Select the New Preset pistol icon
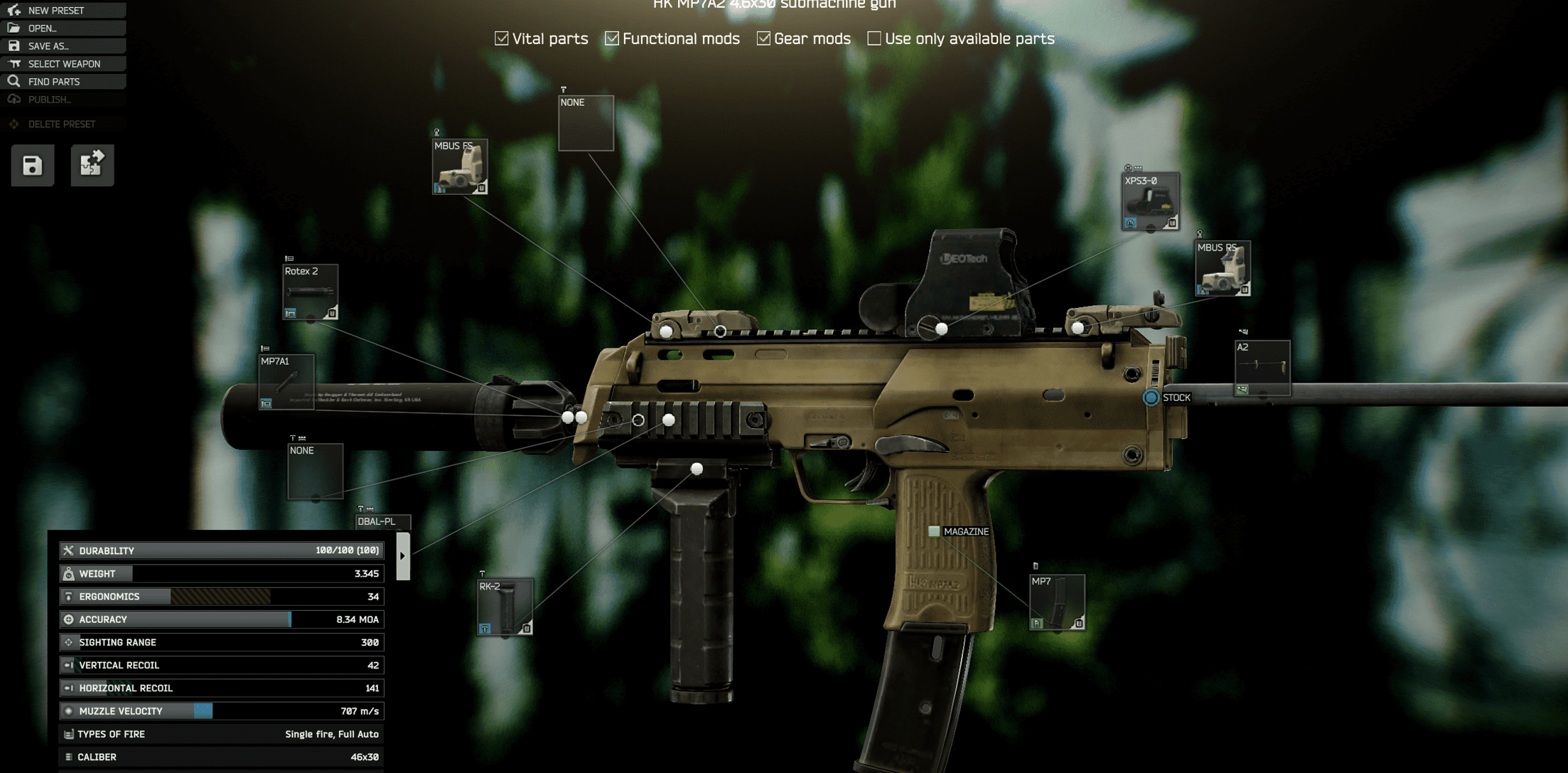The height and width of the screenshot is (773, 1568). pyautogui.click(x=13, y=10)
